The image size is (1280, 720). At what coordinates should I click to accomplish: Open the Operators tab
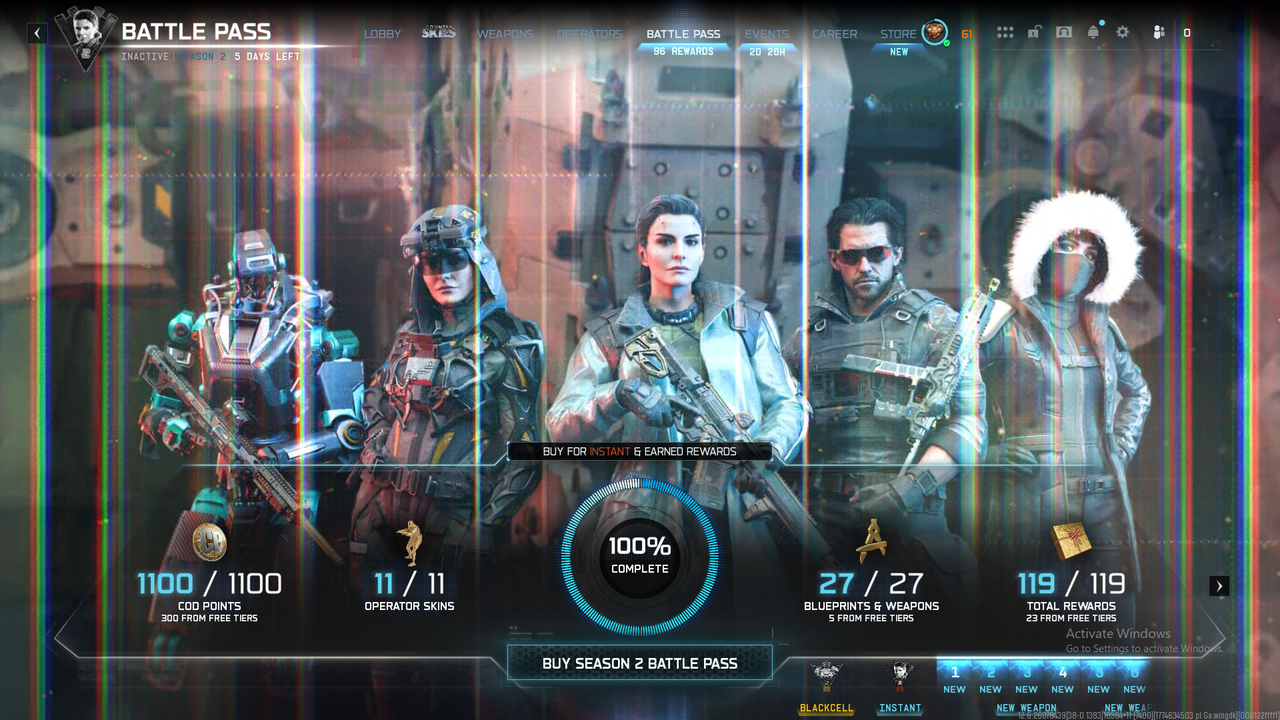coord(589,34)
